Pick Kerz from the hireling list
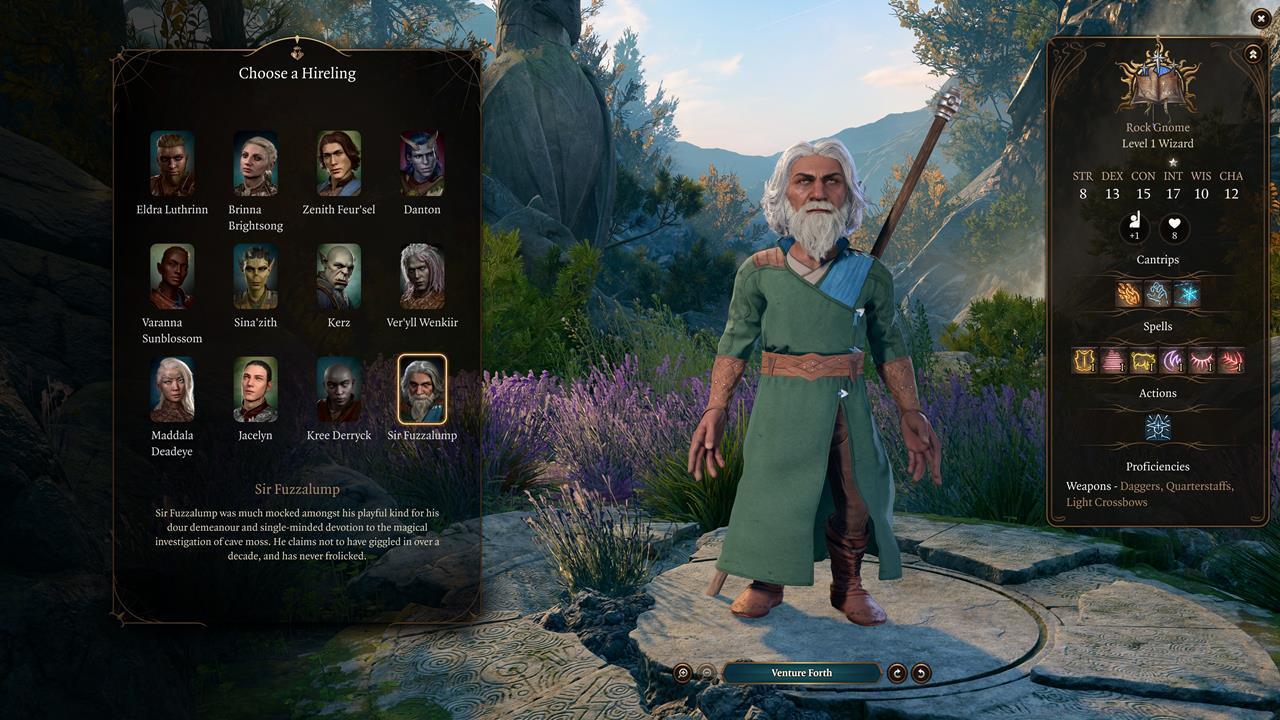This screenshot has width=1280, height=720. [339, 276]
